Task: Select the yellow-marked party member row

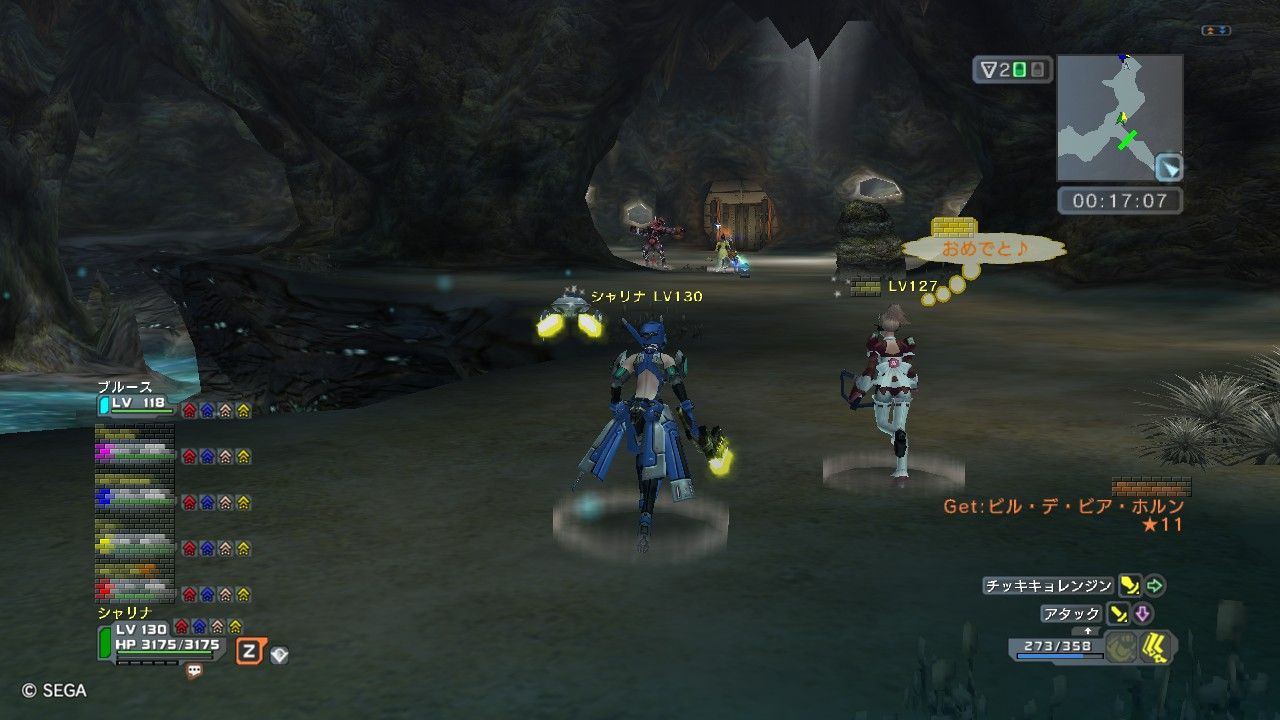Action: pyautogui.click(x=135, y=544)
